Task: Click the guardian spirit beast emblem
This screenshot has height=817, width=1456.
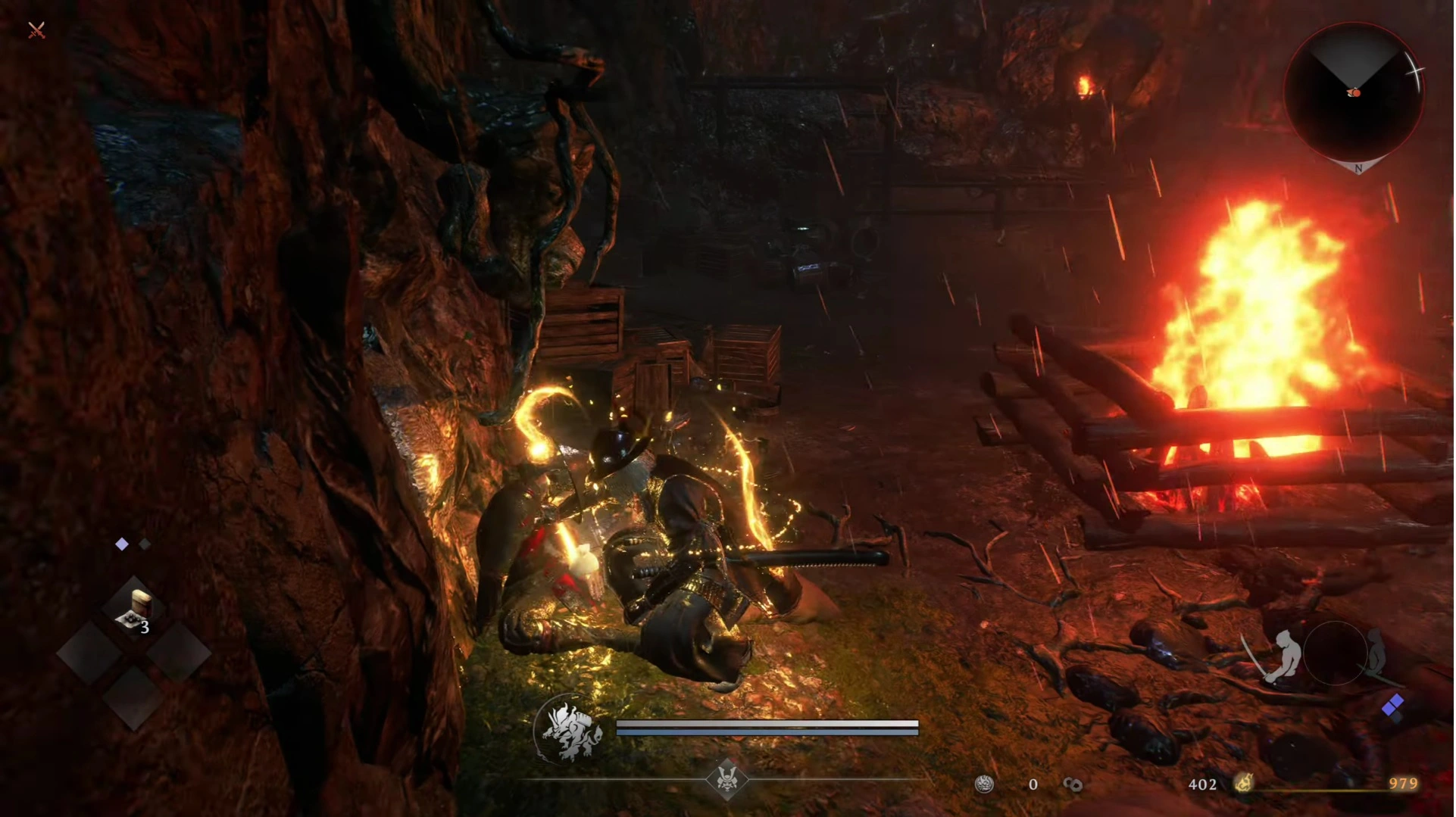Action: pyautogui.click(x=570, y=731)
